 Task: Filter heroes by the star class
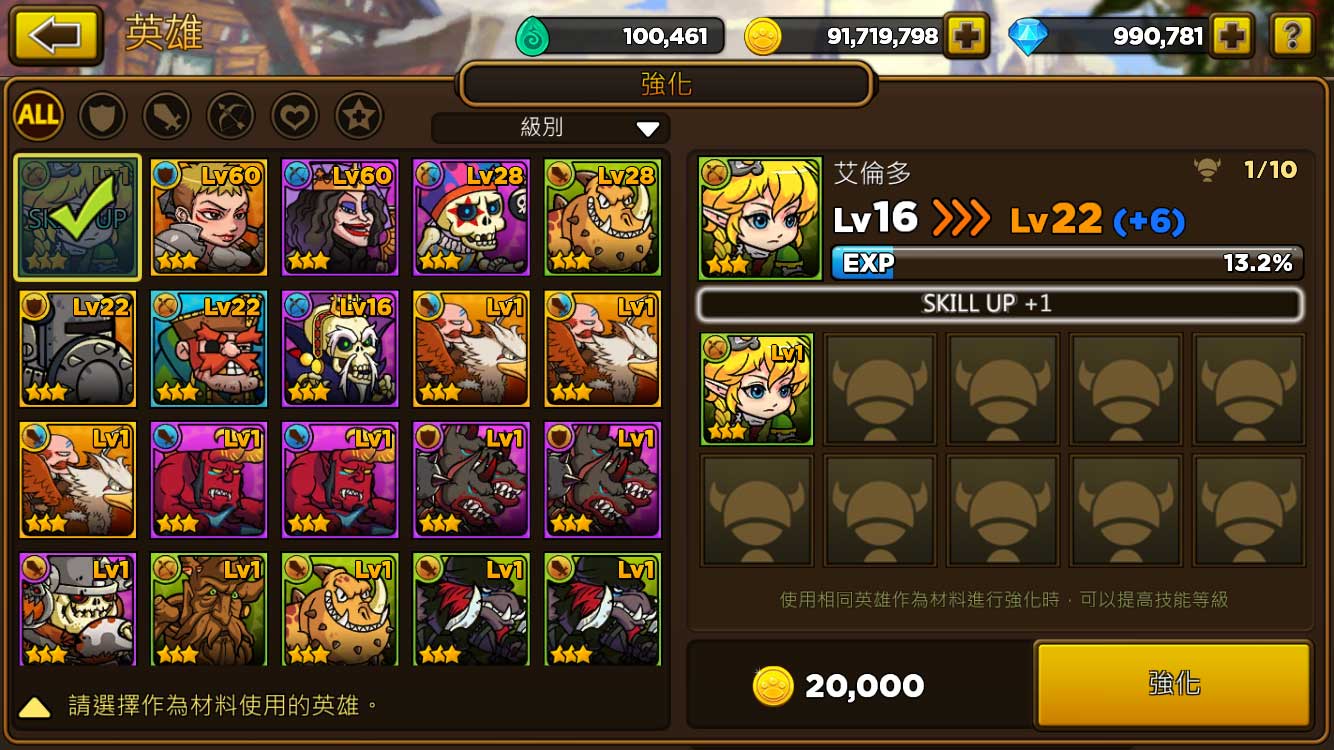(358, 116)
